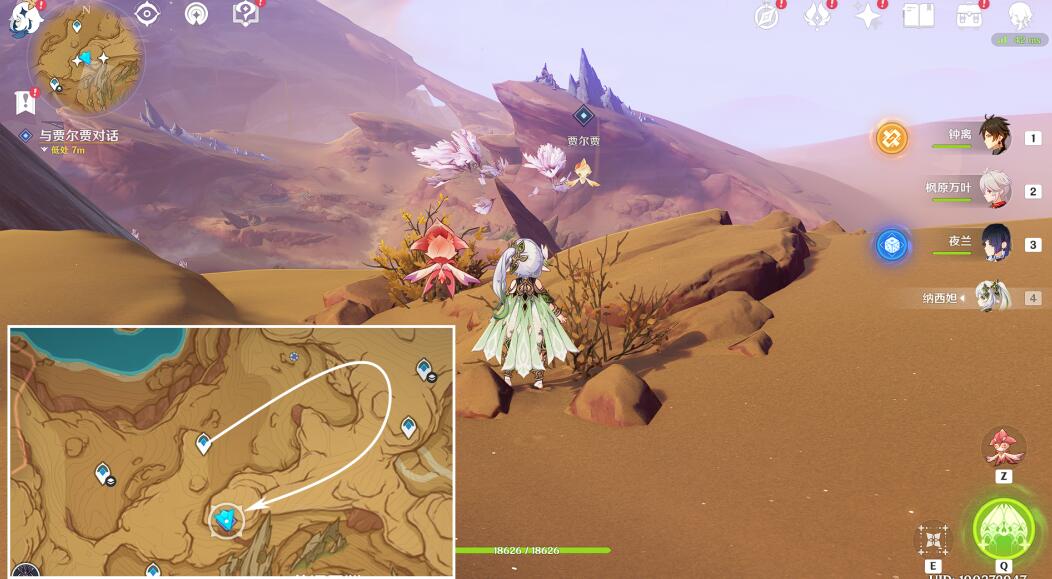Activate 钟离's orange elemental burst icon

click(892, 138)
